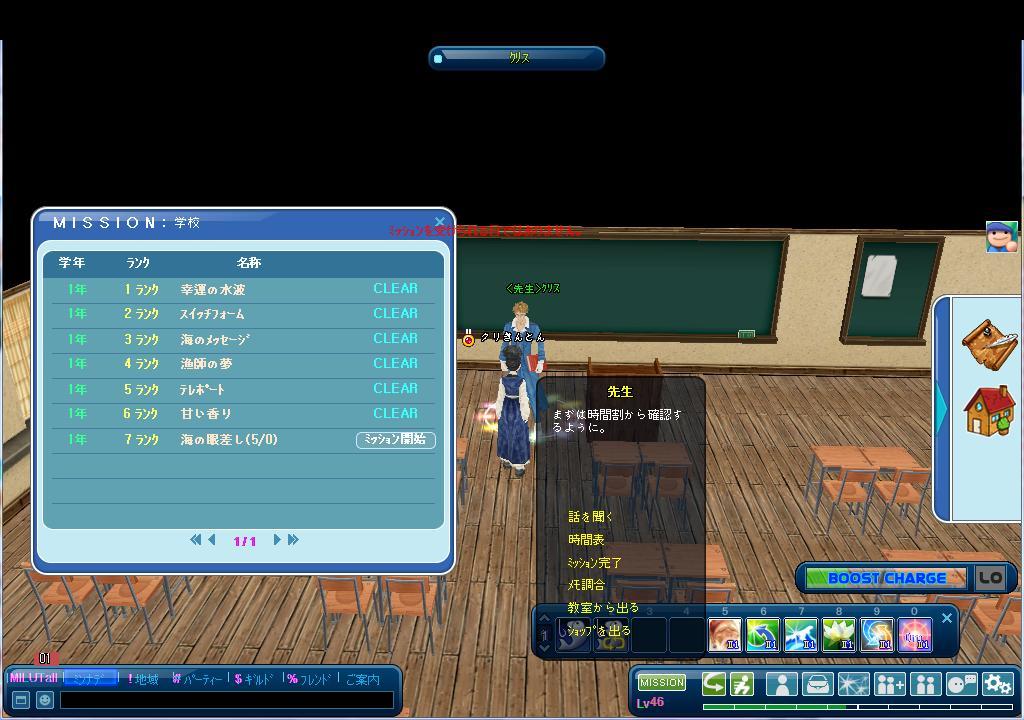Screen dimensions: 1024x720
Task: Choose ミッション完了 in the teacher dialogue
Action: (x=594, y=563)
